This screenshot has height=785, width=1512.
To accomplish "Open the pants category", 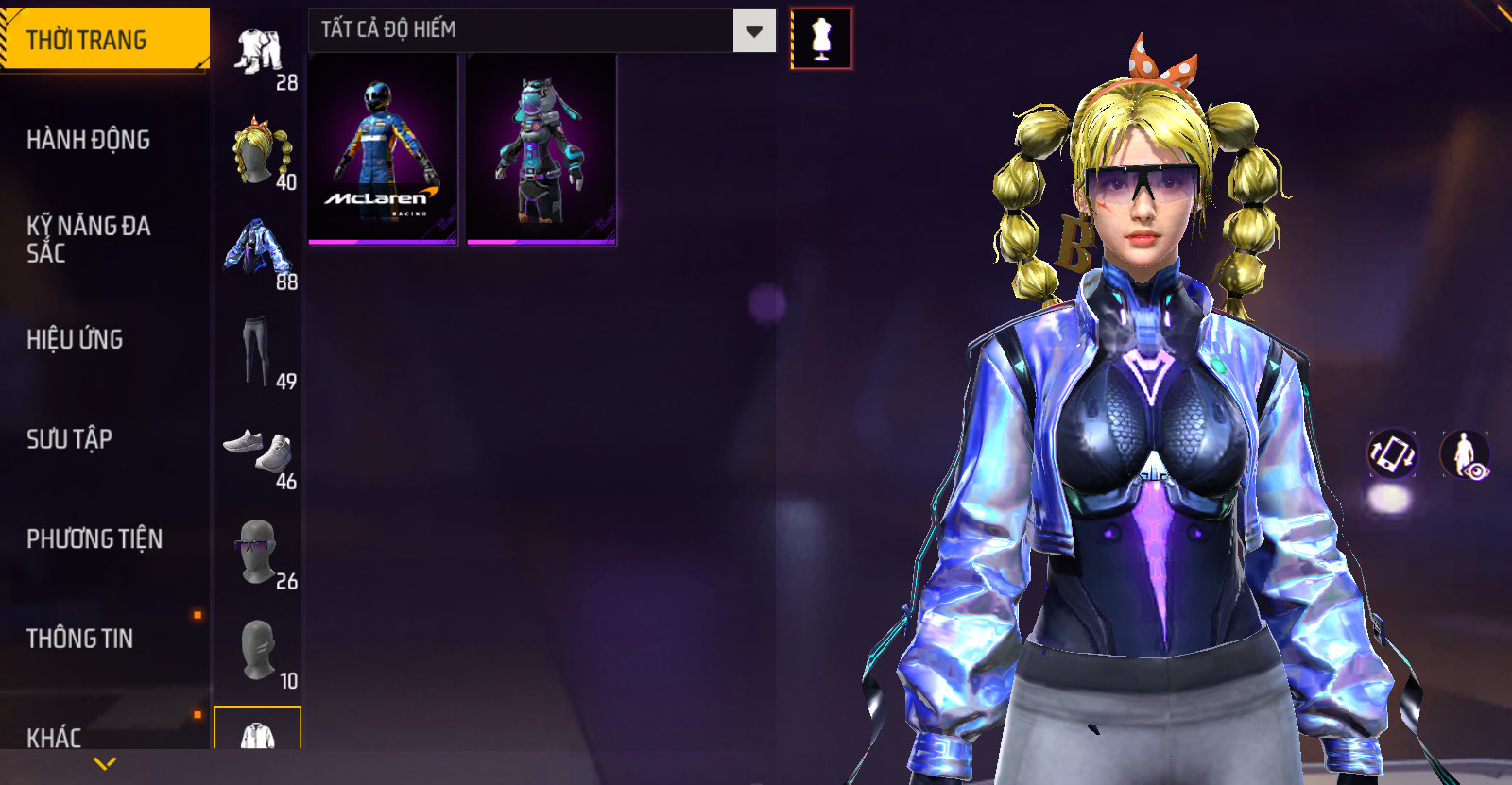I will coord(256,351).
